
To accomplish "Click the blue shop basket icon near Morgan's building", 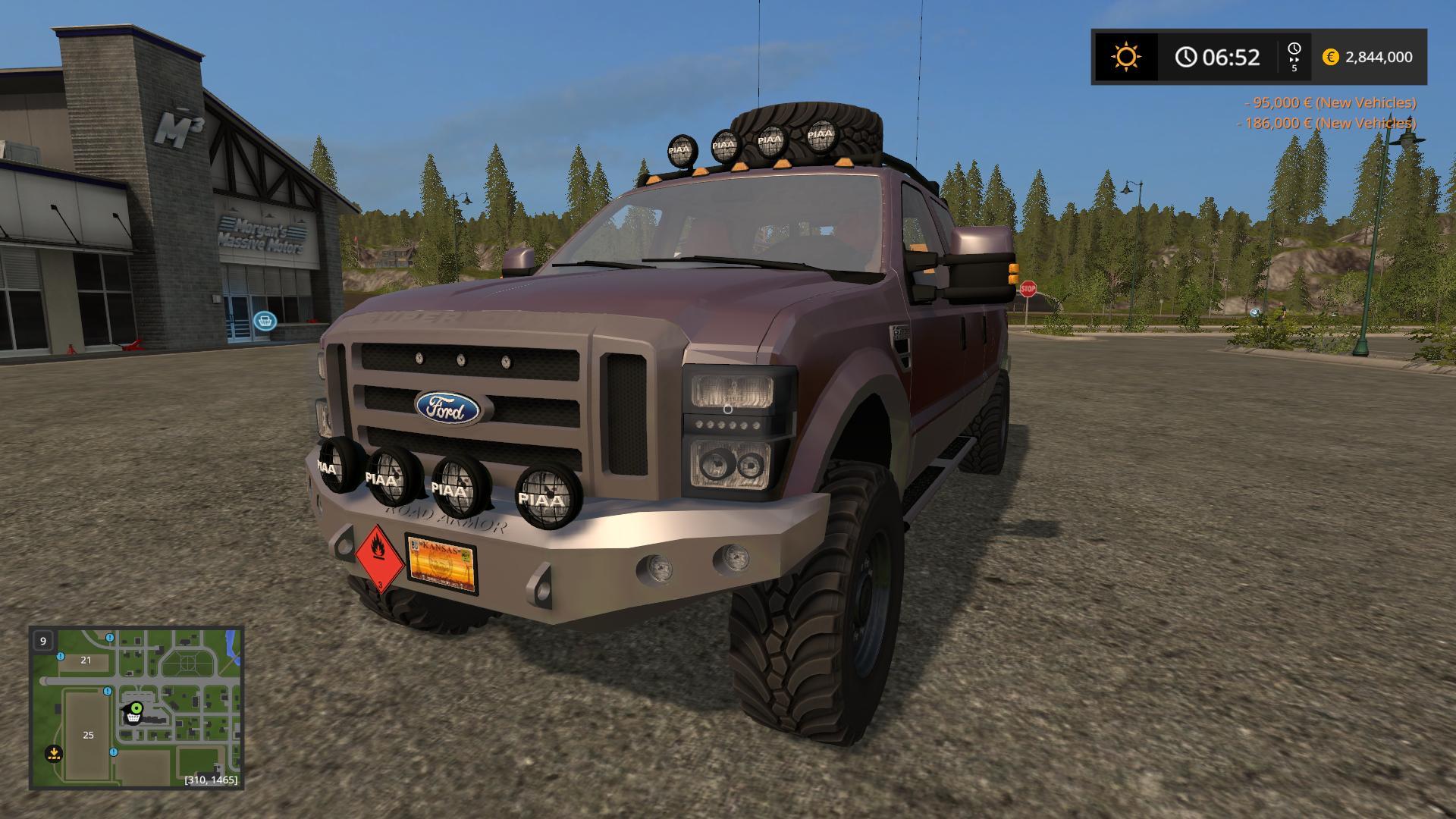I will pyautogui.click(x=266, y=321).
